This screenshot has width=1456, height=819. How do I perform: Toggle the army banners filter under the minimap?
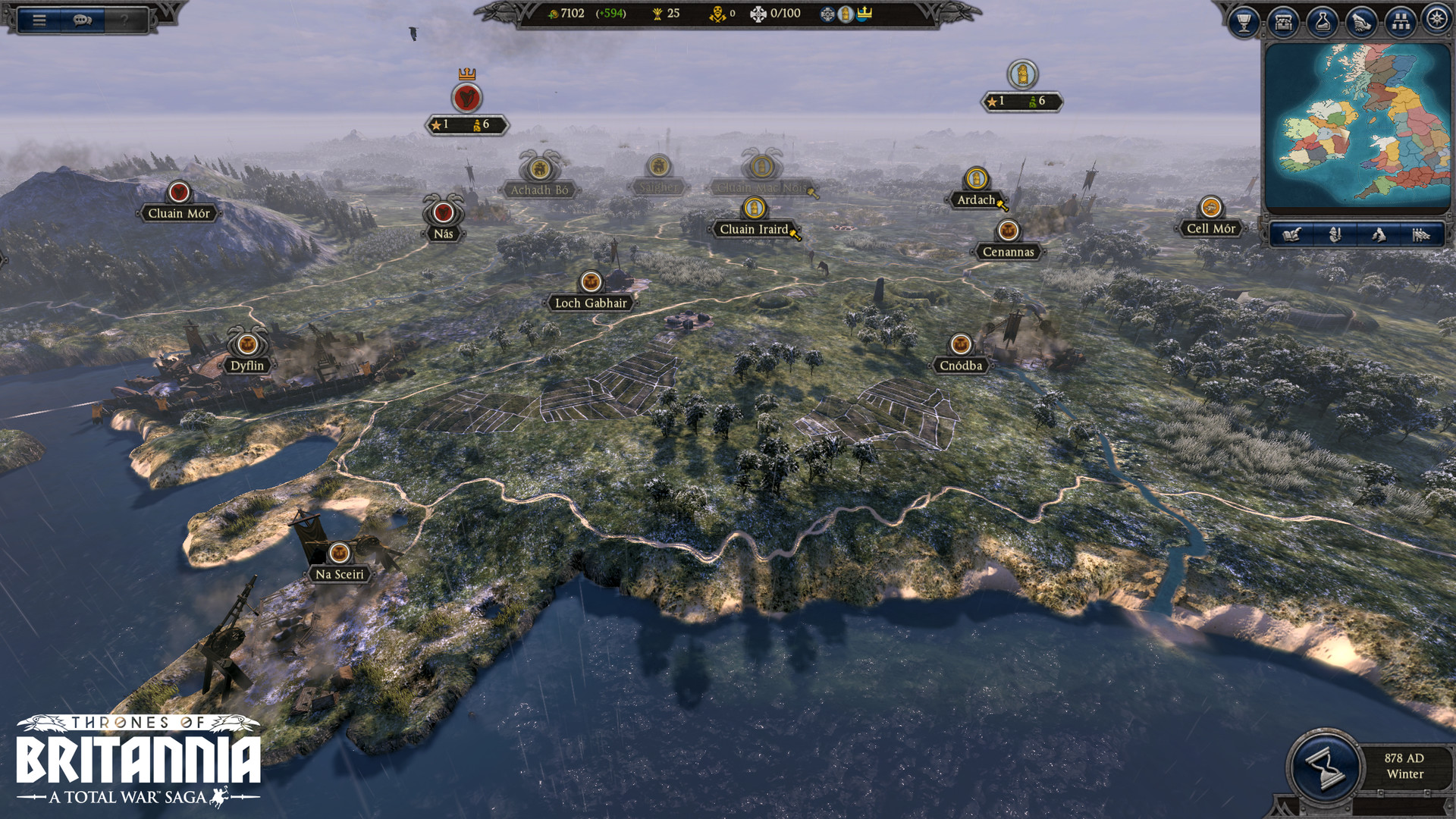pos(1420,236)
